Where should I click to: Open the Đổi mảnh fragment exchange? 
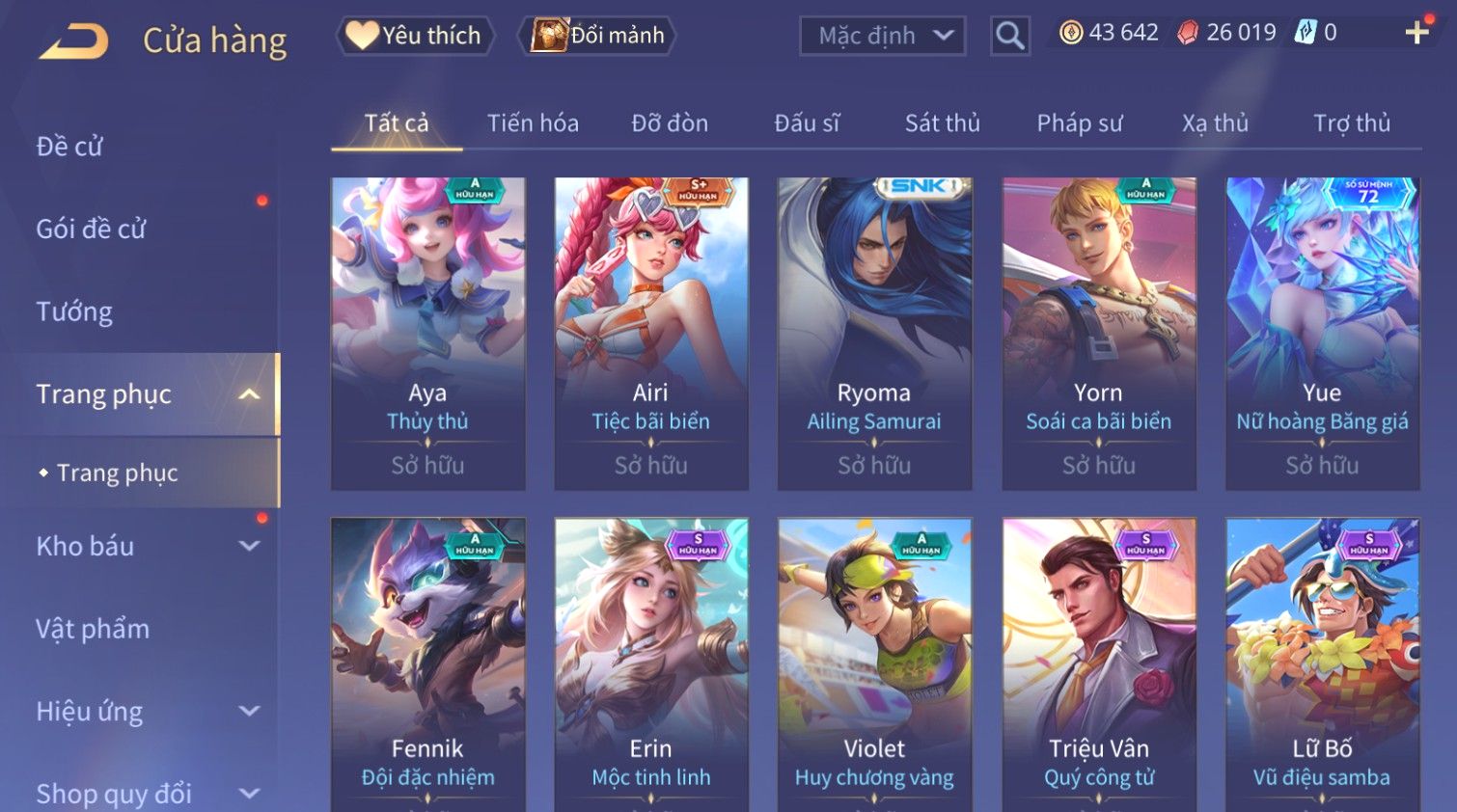click(x=598, y=36)
